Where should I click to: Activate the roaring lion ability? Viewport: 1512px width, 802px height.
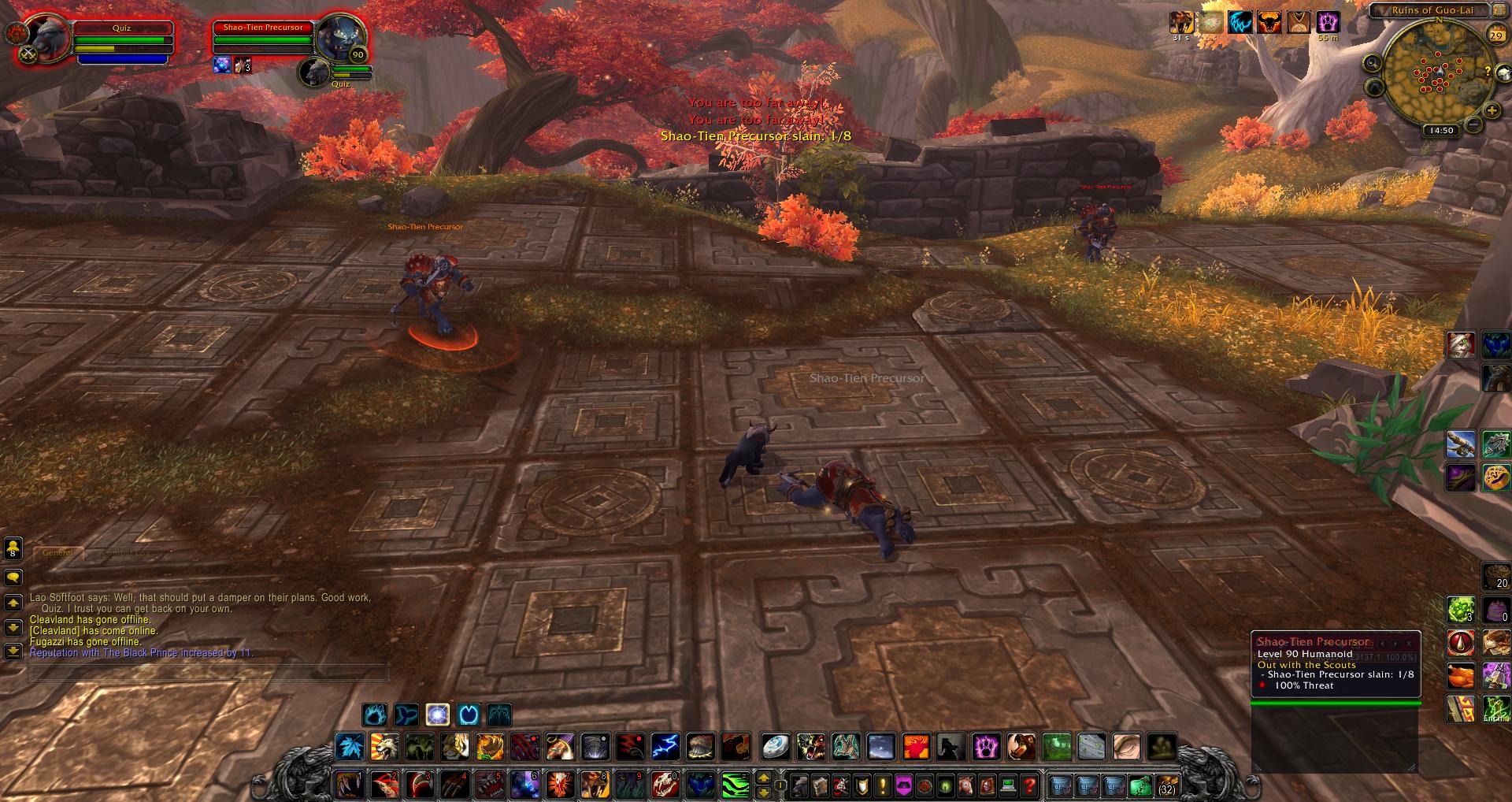coord(385,746)
